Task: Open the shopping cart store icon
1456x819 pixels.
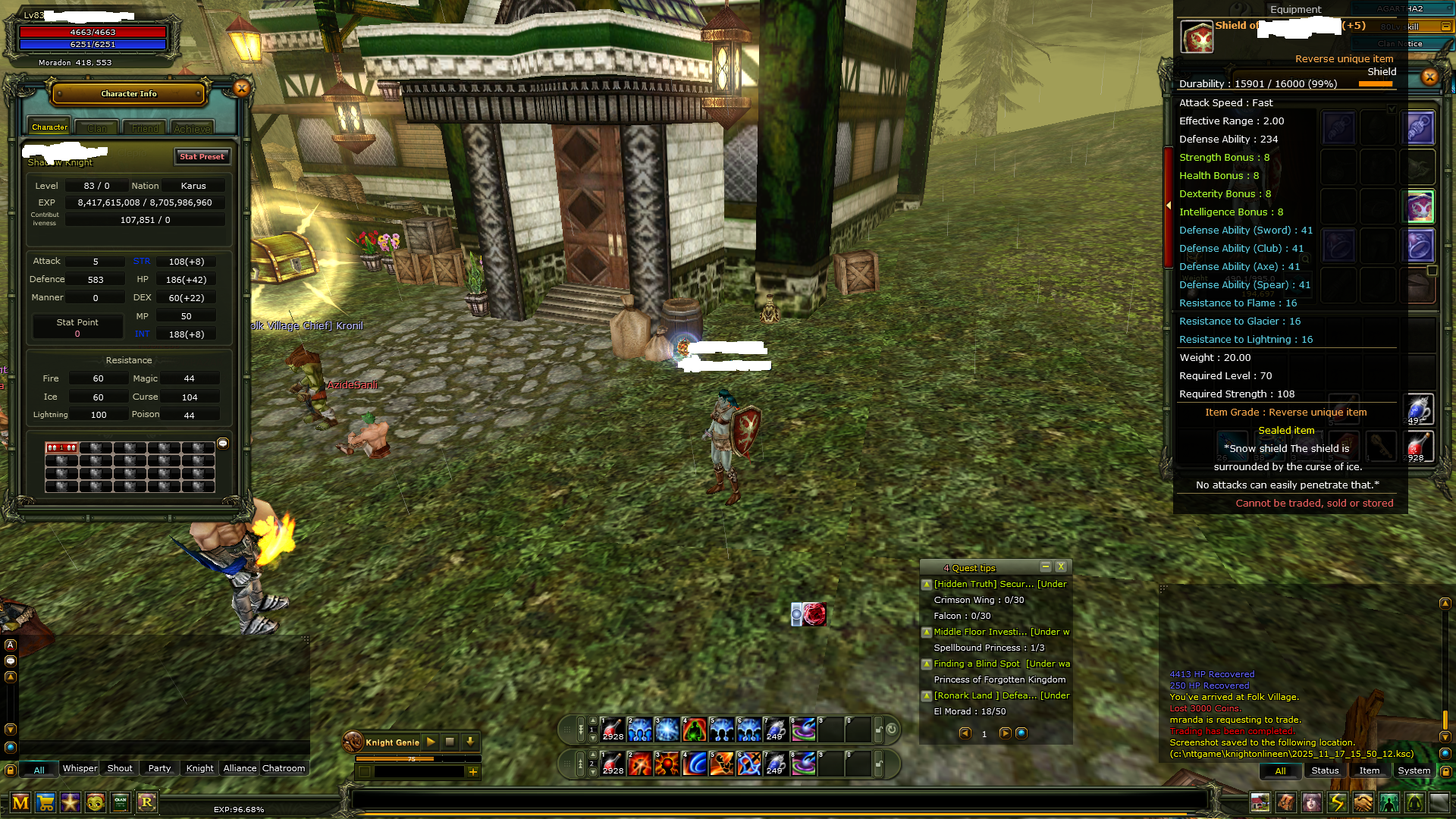Action: coord(45,802)
